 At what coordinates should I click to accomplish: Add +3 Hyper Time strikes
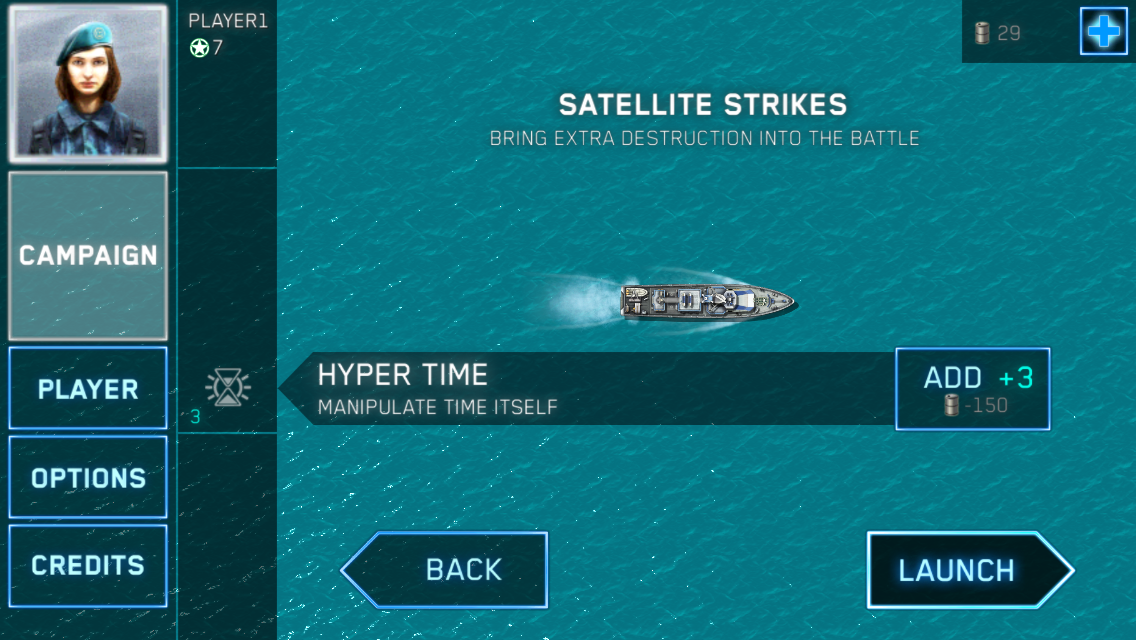point(972,389)
